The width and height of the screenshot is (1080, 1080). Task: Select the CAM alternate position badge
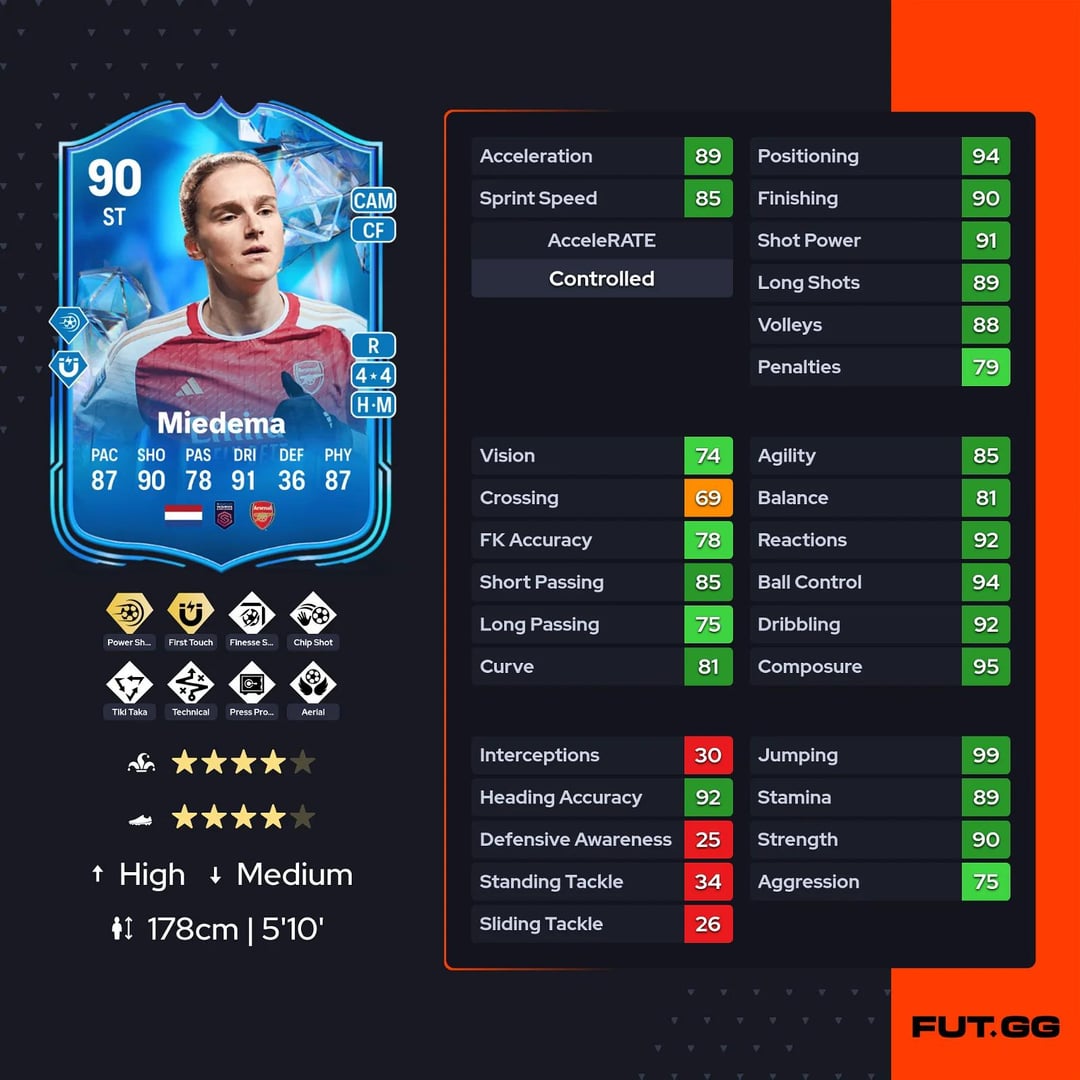pos(373,200)
